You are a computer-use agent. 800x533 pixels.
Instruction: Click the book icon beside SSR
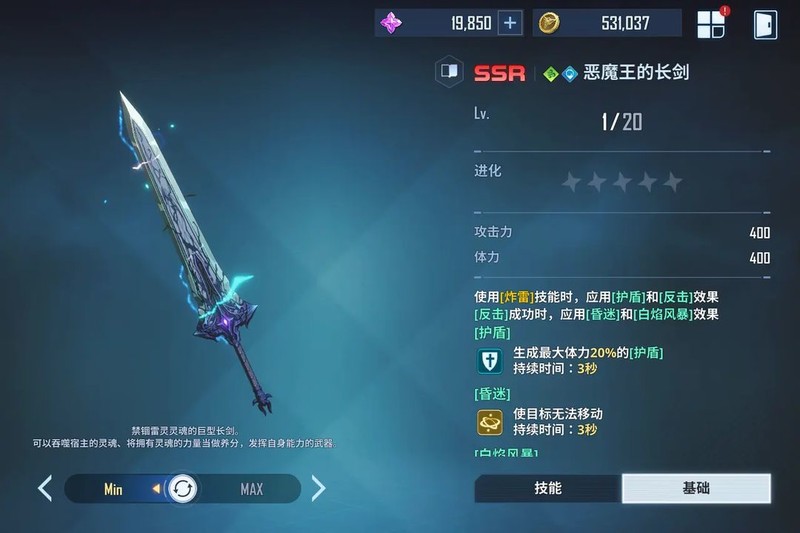click(449, 72)
